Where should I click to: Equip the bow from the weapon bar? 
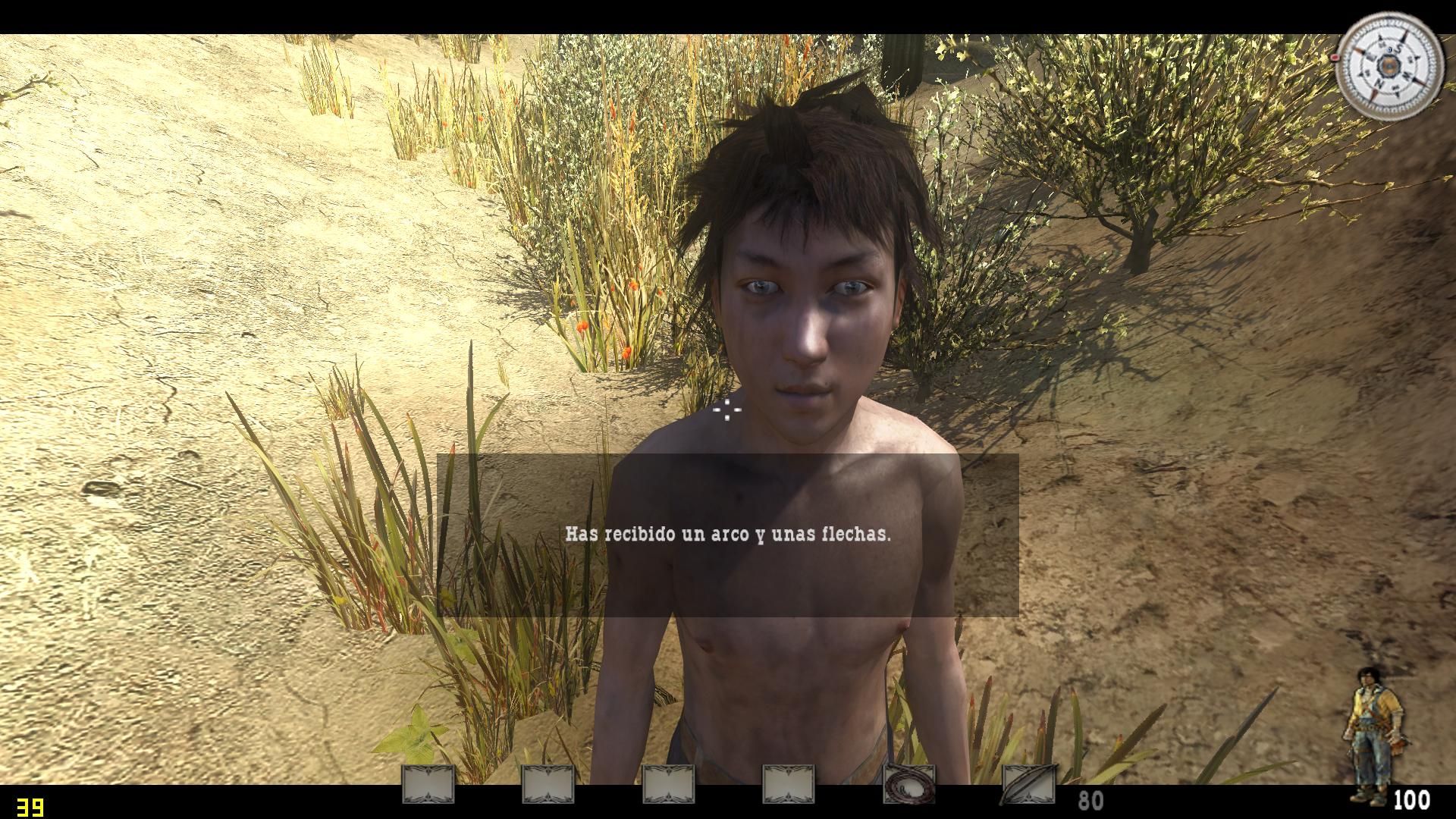(x=1028, y=784)
